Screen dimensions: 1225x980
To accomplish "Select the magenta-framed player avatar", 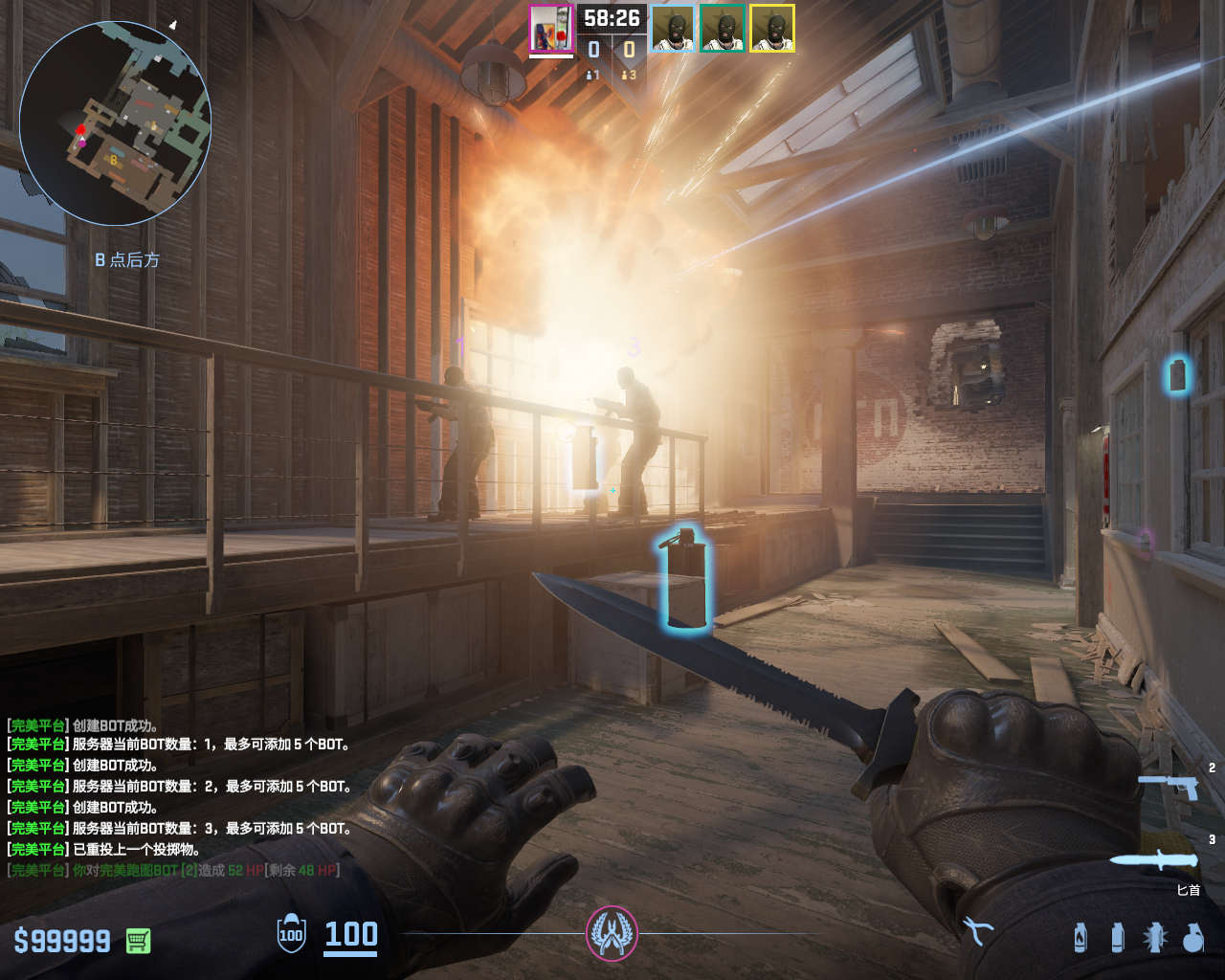I will pos(551,29).
